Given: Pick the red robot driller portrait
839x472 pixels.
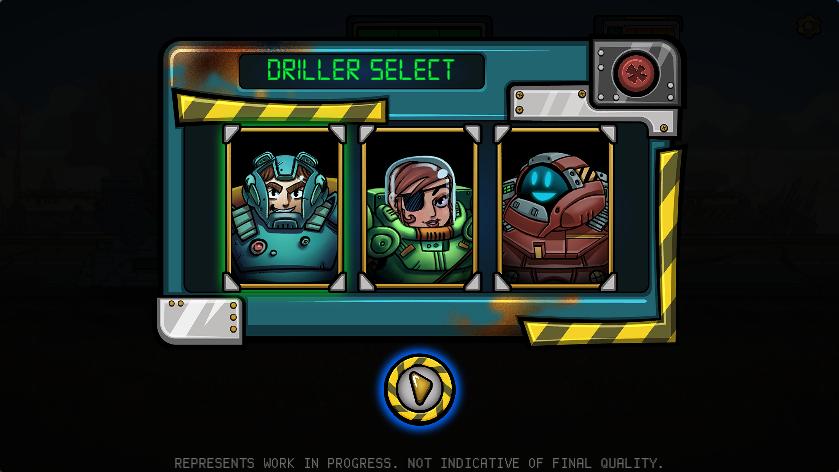Looking at the screenshot, I should 555,208.
